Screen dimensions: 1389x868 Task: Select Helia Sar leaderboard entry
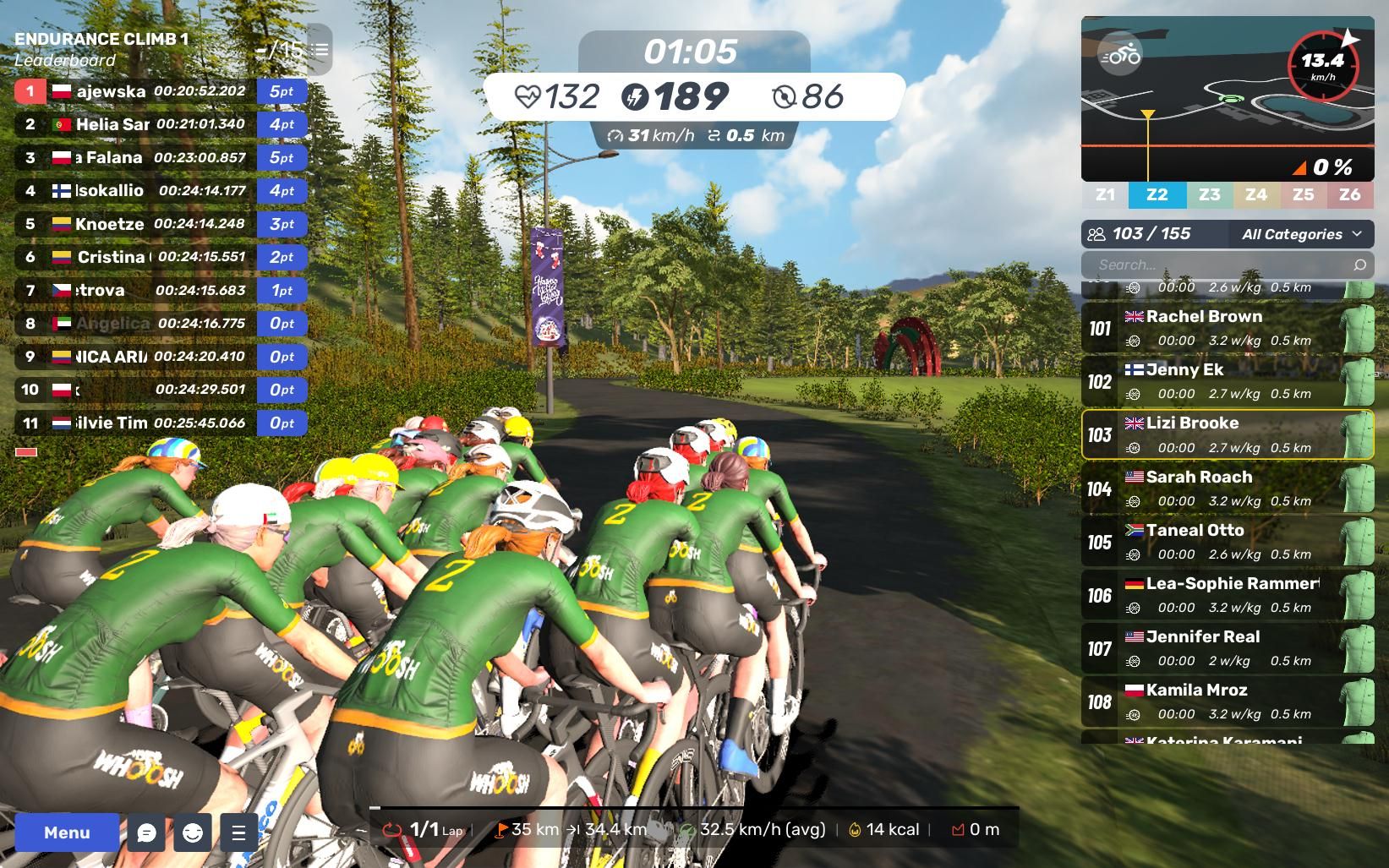click(161, 124)
